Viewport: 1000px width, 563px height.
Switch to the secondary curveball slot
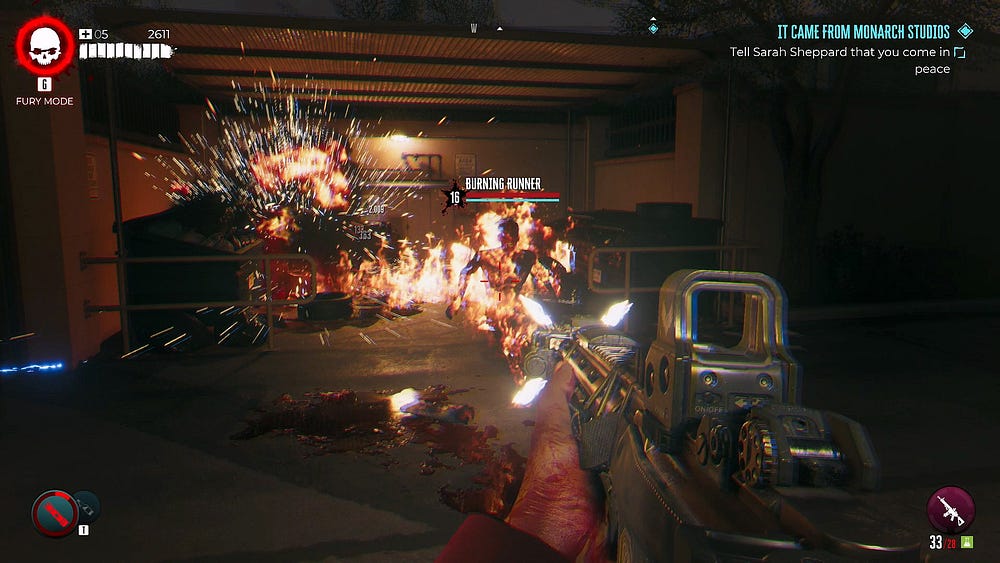(x=86, y=505)
